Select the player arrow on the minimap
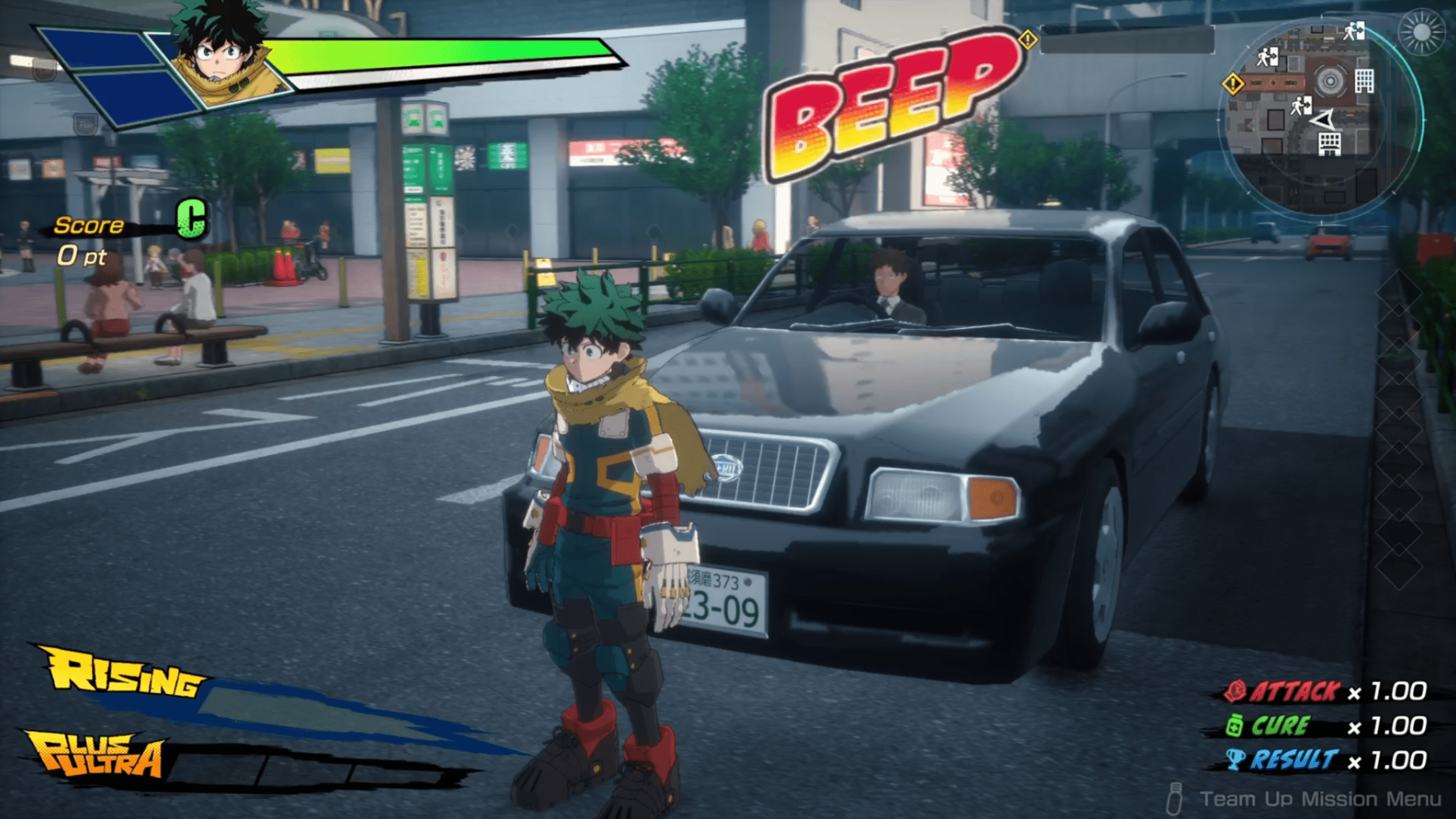1456x819 pixels. click(1324, 120)
